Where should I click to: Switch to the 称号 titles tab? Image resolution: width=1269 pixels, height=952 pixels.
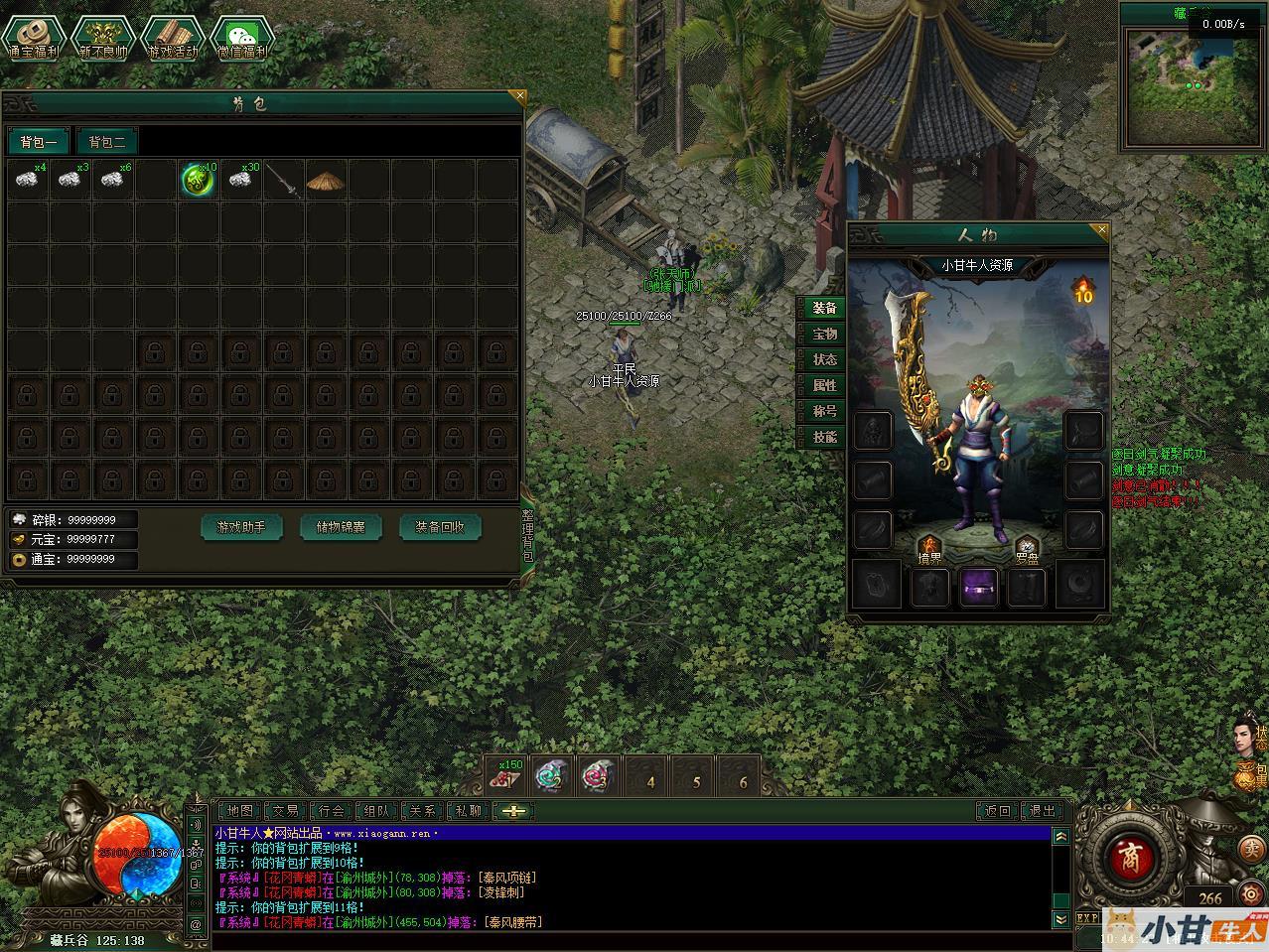(x=824, y=411)
